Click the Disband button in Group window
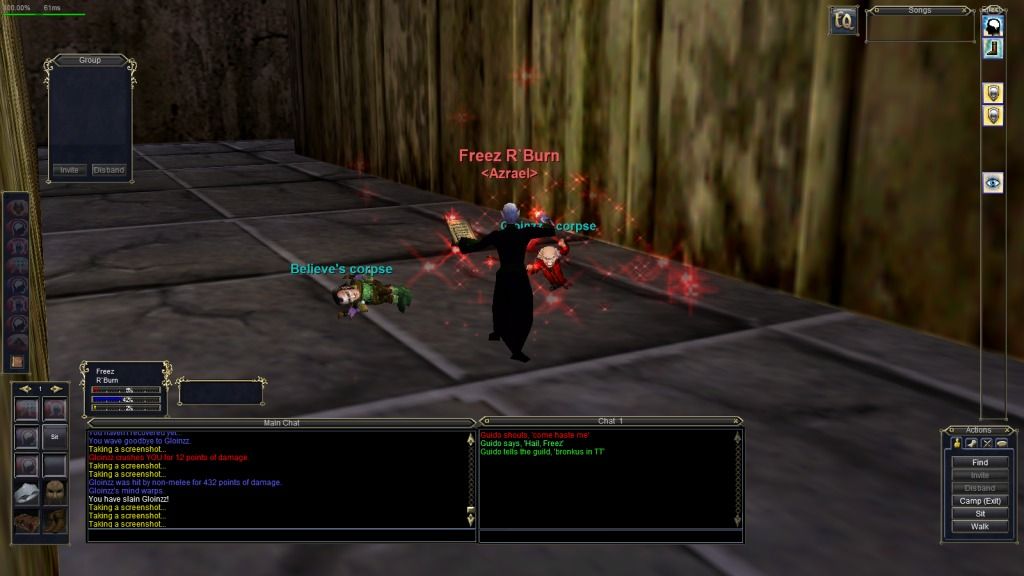 tap(108, 170)
